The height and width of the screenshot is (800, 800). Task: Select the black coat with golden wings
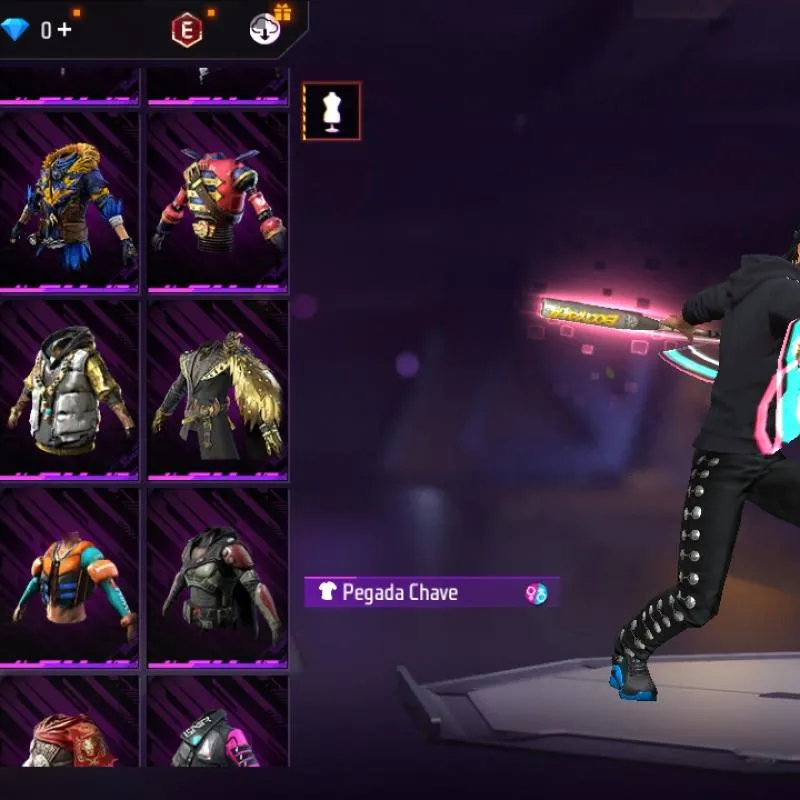tap(218, 390)
